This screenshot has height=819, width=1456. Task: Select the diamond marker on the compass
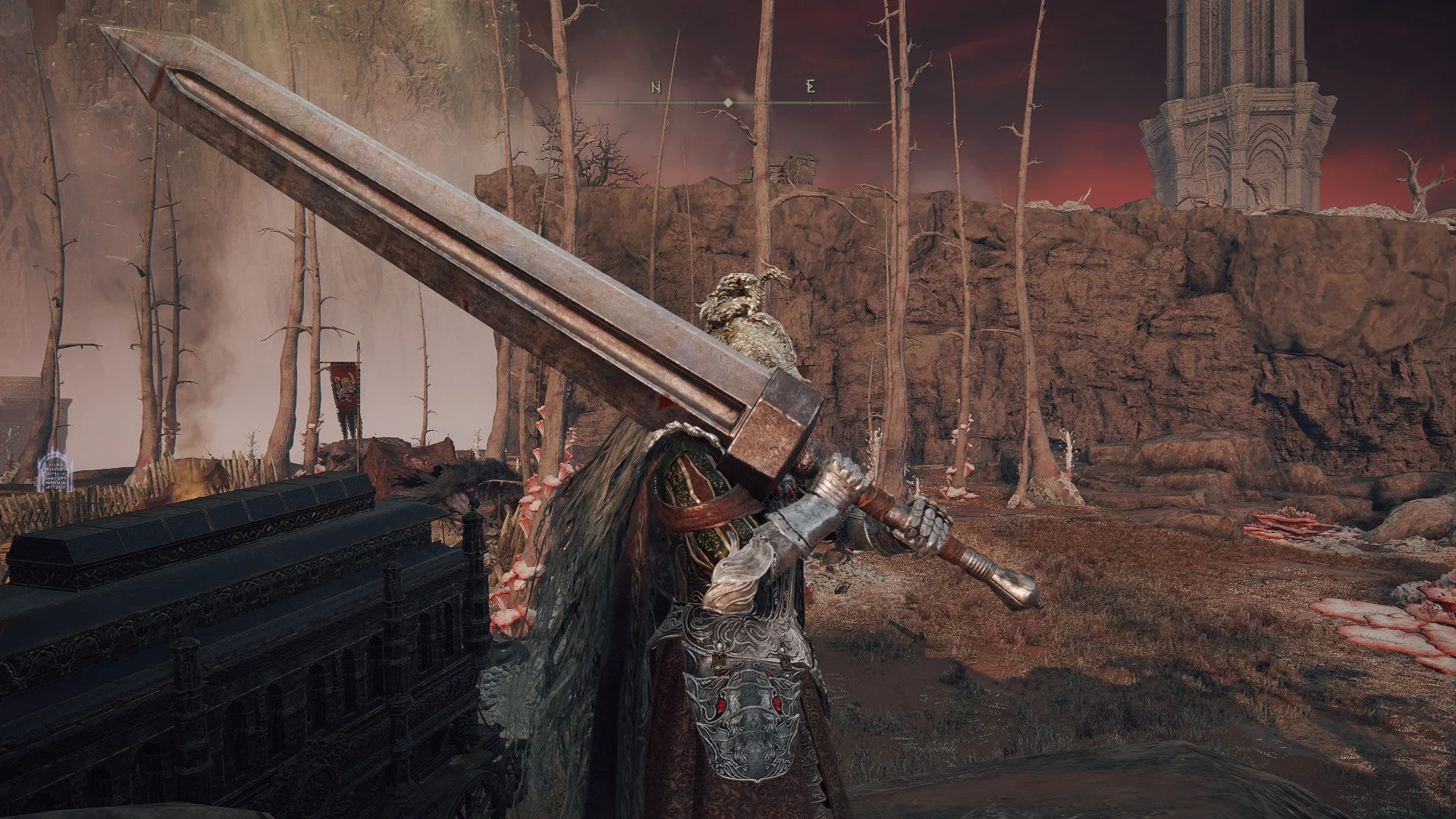728,102
